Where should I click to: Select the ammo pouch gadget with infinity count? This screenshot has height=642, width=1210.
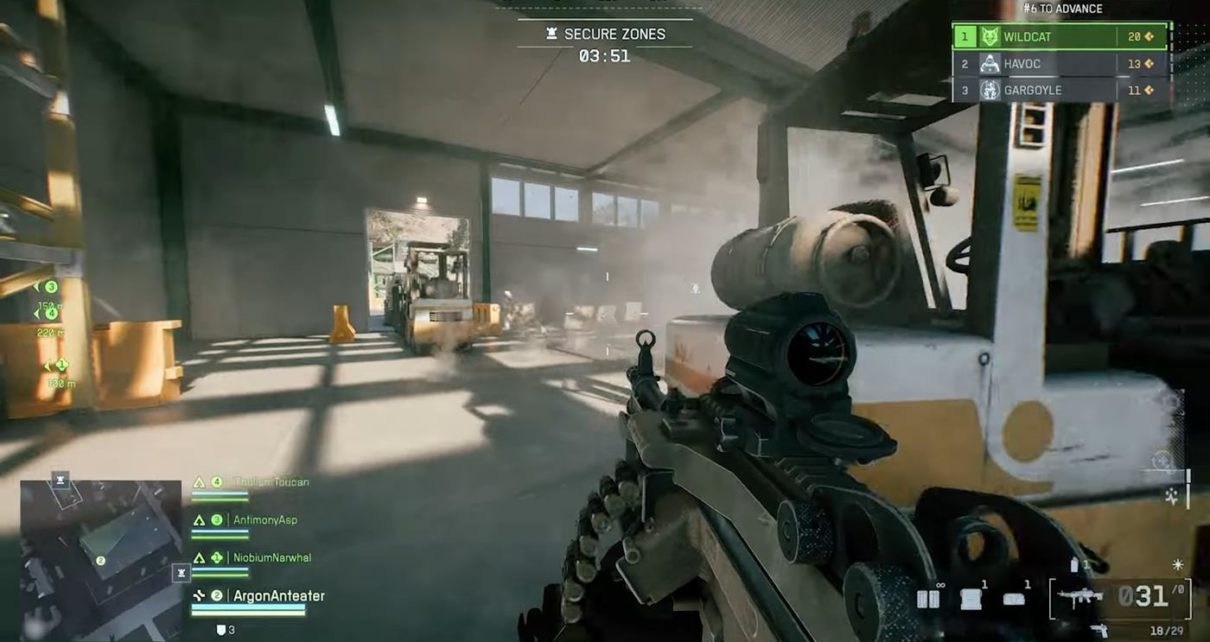pyautogui.click(x=929, y=599)
